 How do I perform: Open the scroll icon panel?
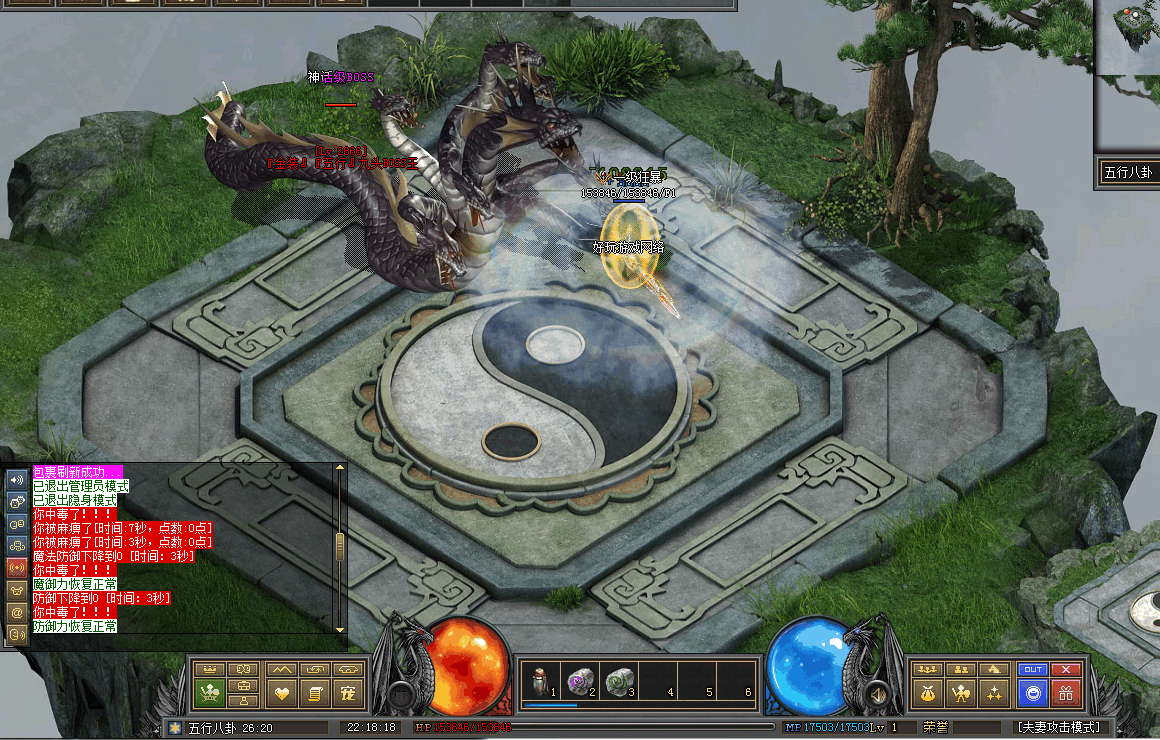point(315,692)
